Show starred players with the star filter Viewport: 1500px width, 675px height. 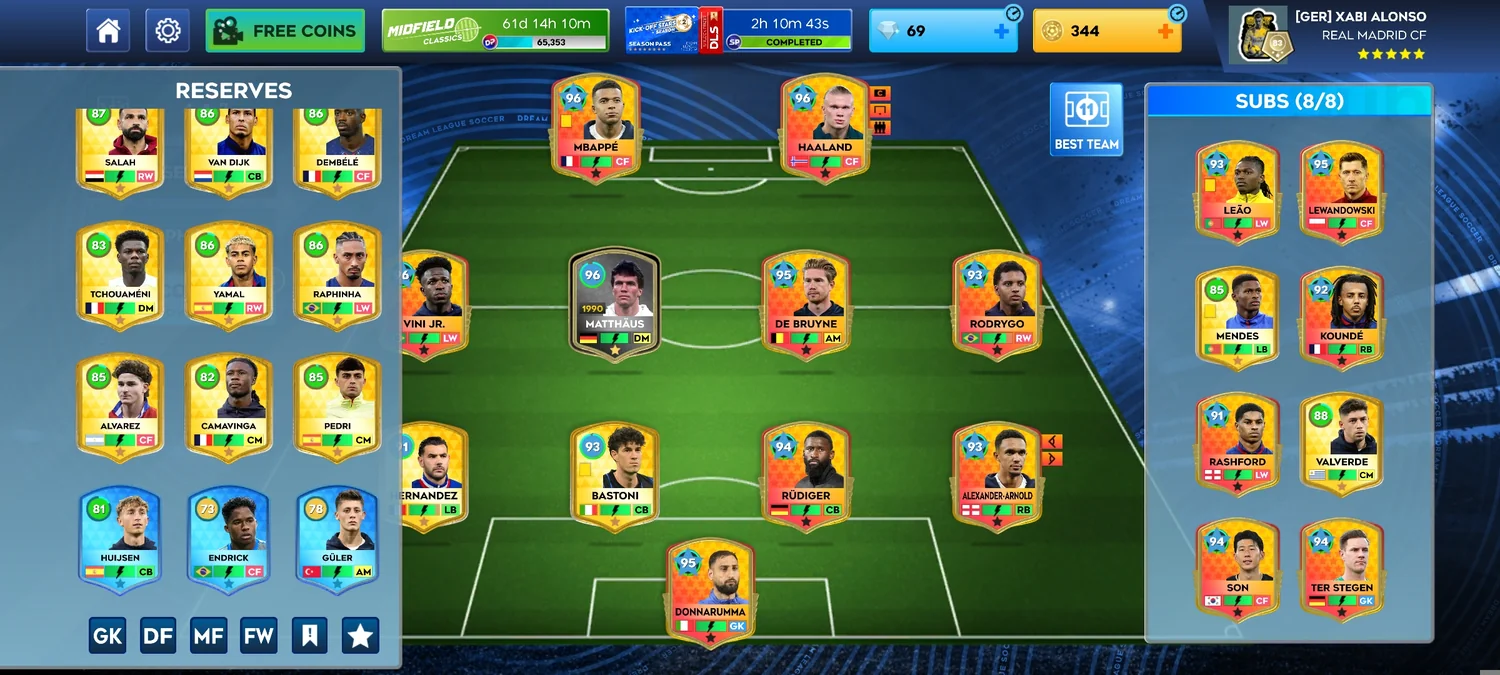pyautogui.click(x=360, y=635)
